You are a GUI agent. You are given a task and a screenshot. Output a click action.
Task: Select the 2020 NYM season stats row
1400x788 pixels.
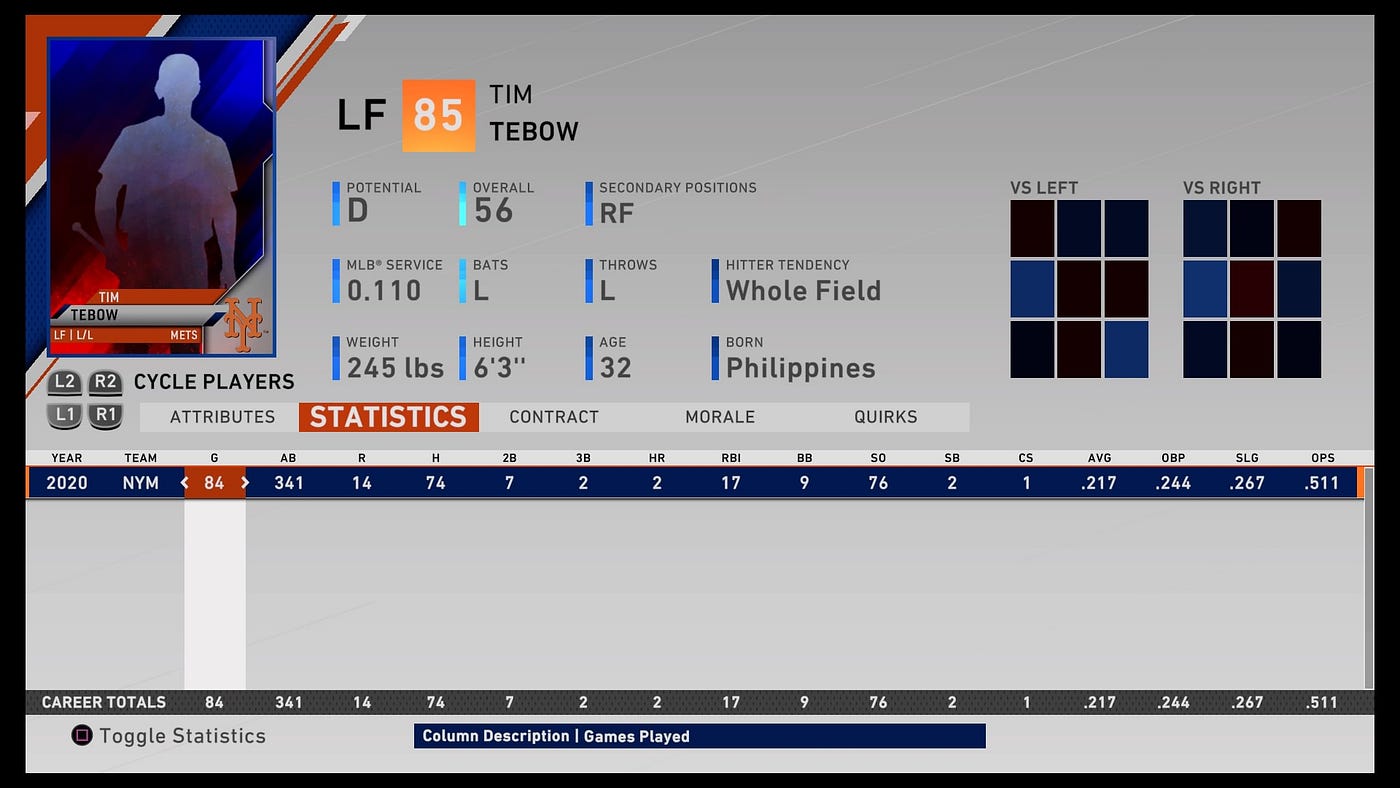(700, 483)
